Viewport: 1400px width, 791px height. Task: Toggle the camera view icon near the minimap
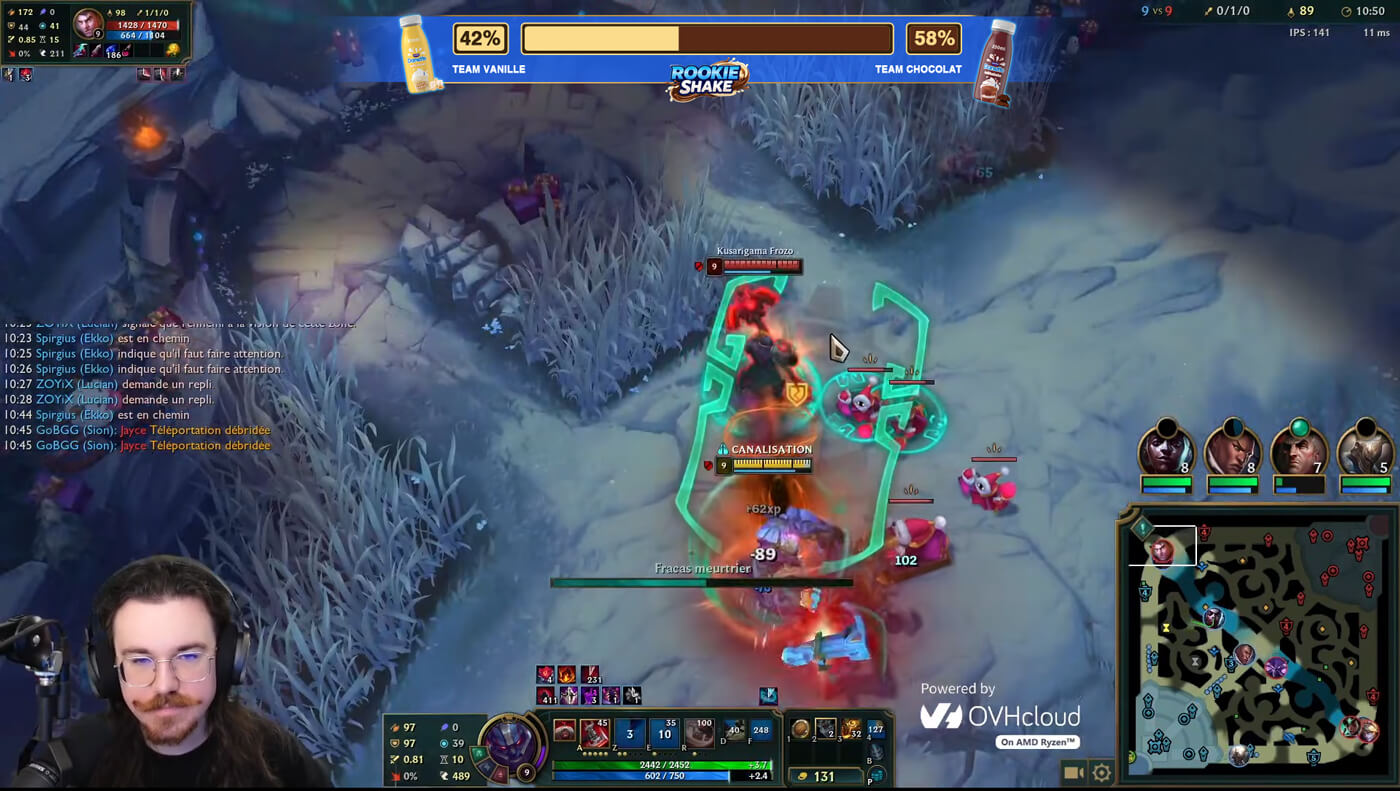1074,771
